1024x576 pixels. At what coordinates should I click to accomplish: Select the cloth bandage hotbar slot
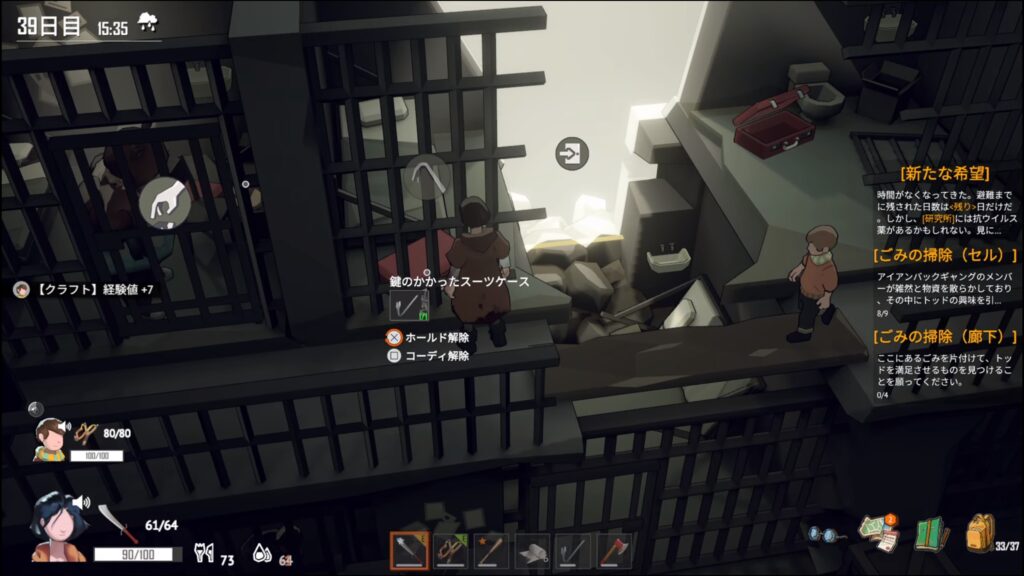[532, 551]
